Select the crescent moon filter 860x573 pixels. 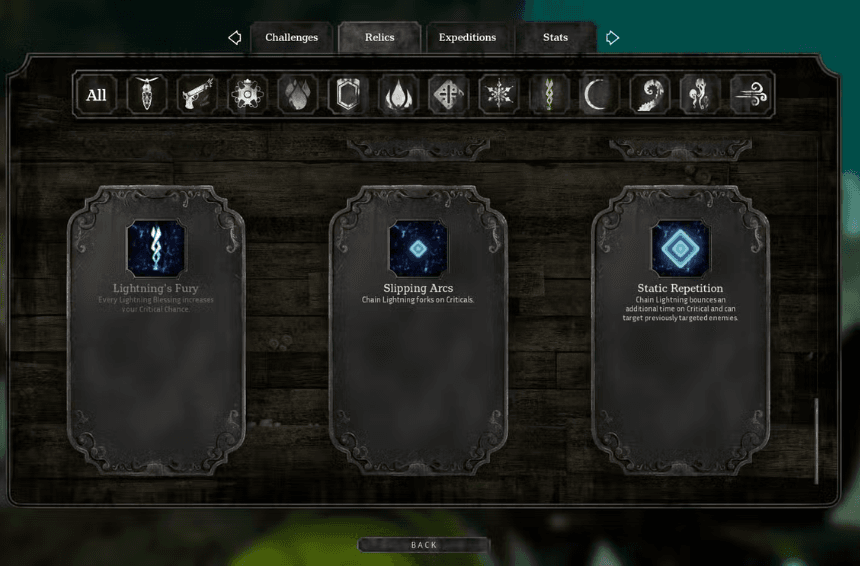(599, 95)
